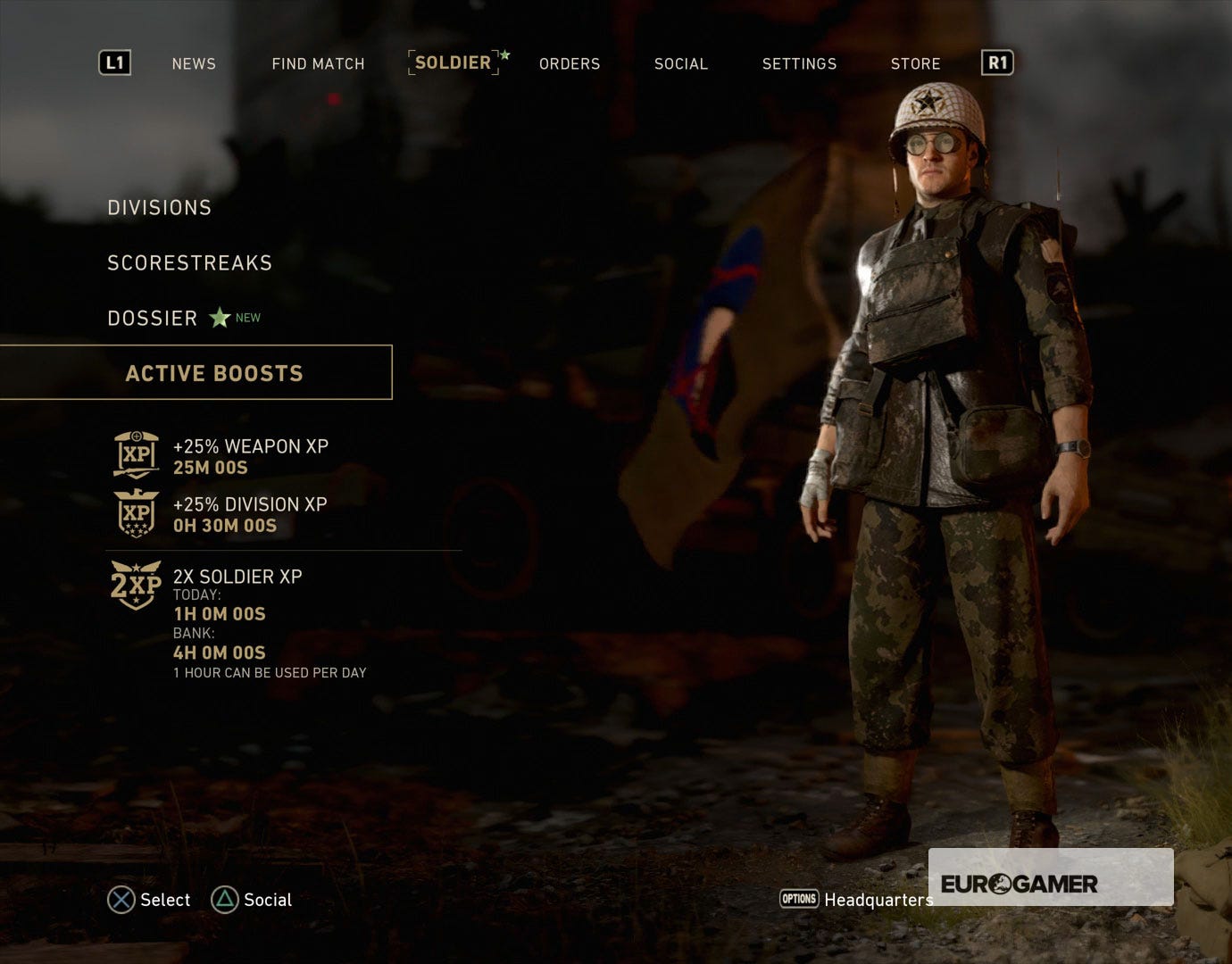Click the Eurogamer watermark logo

click(x=1020, y=884)
